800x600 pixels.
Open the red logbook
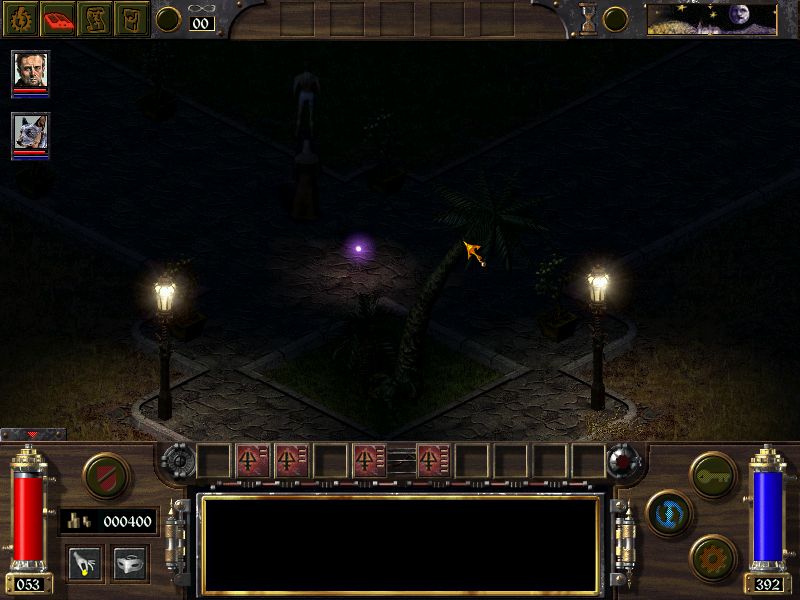[57, 19]
